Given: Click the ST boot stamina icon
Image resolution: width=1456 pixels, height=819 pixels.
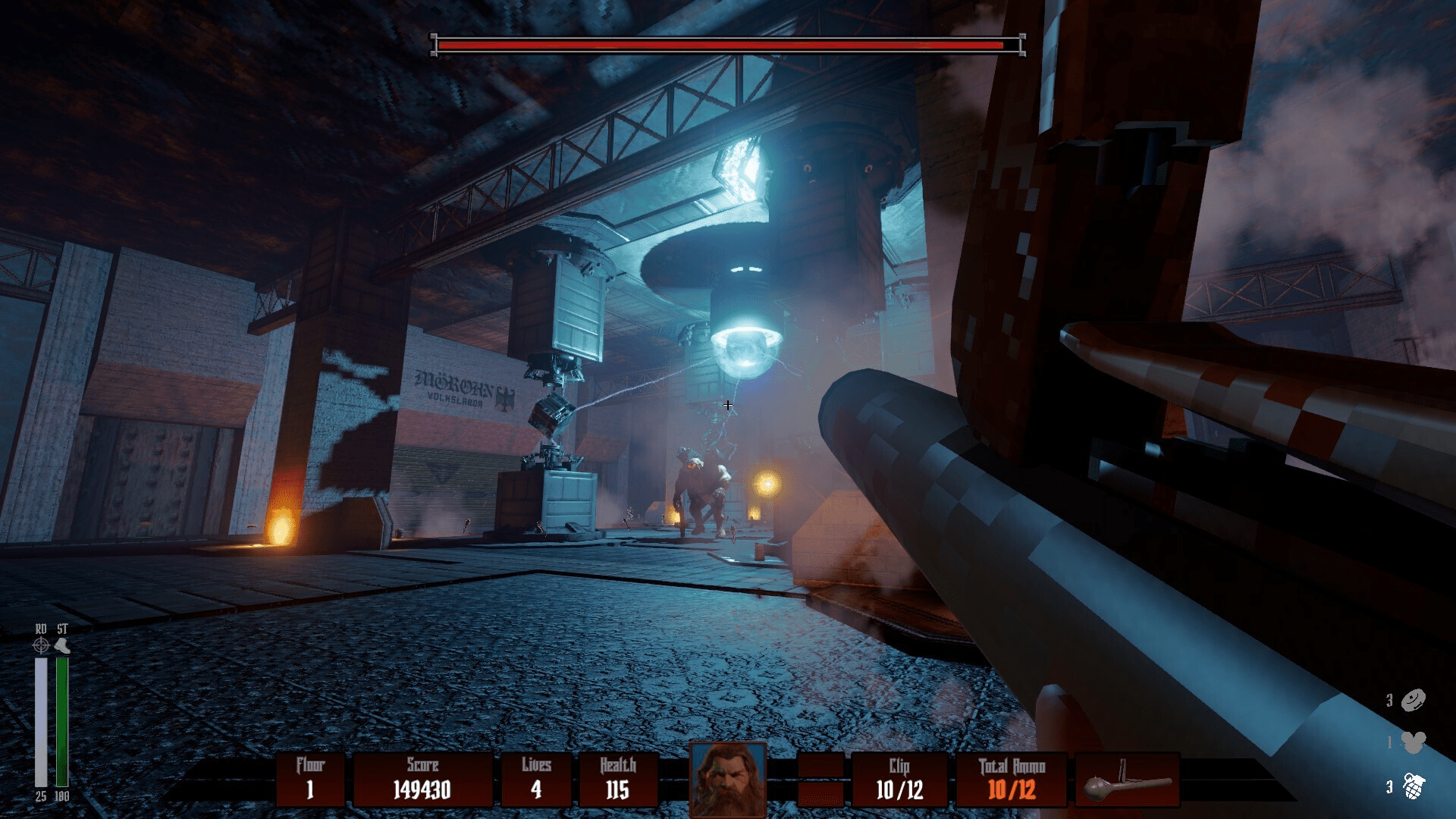Looking at the screenshot, I should tap(63, 645).
